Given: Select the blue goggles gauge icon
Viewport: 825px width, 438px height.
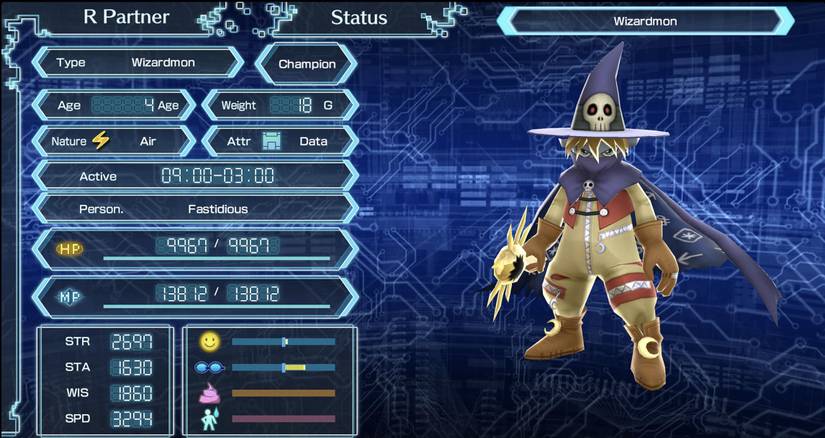Looking at the screenshot, I should (208, 367).
